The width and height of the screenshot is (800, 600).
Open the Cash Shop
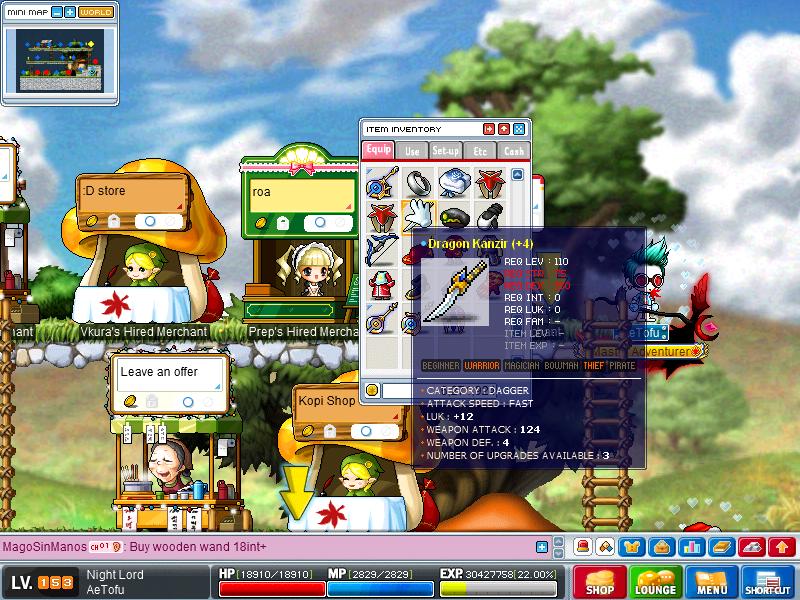pos(600,582)
